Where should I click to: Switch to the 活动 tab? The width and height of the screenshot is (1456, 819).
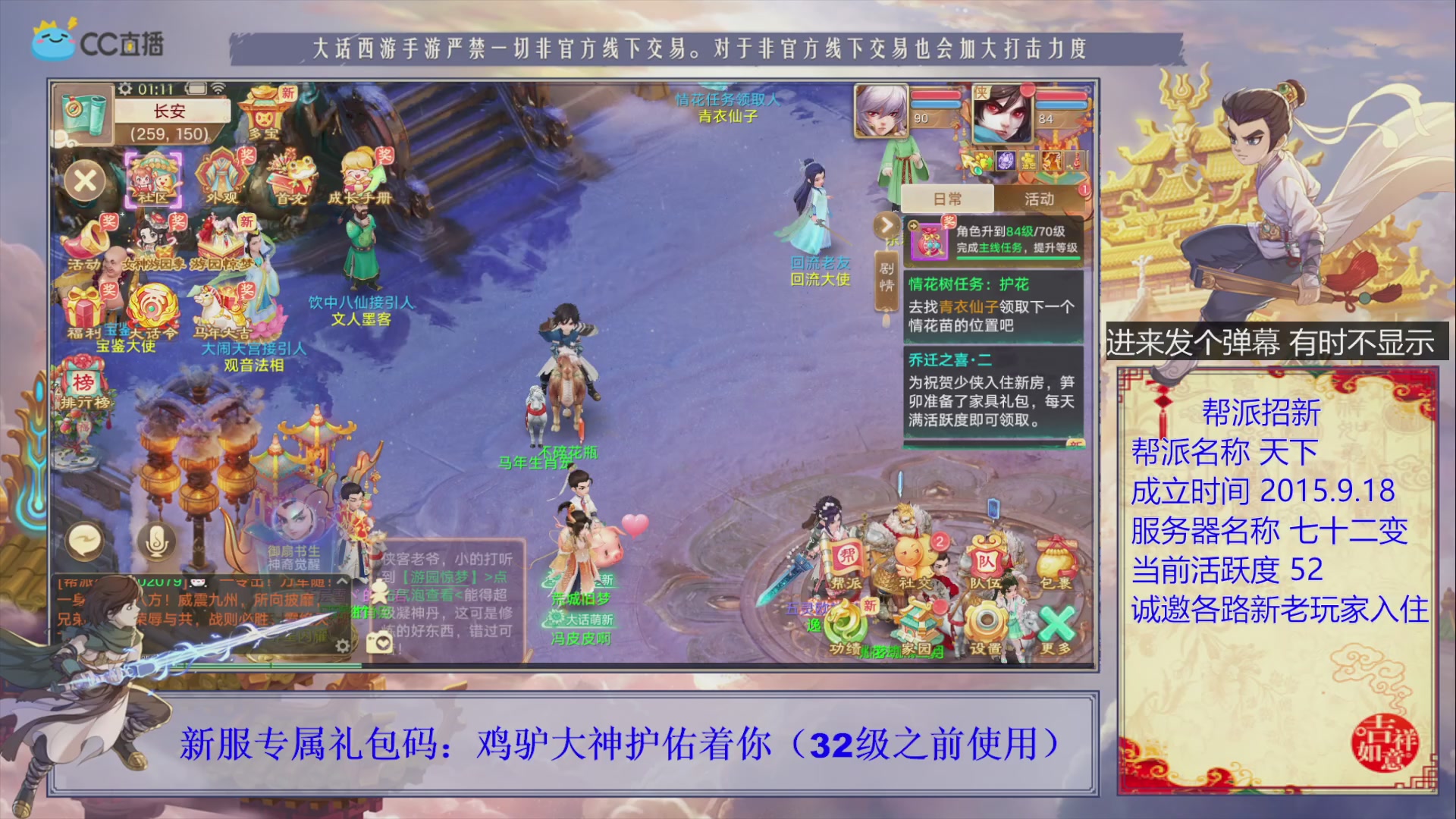[x=1039, y=199]
